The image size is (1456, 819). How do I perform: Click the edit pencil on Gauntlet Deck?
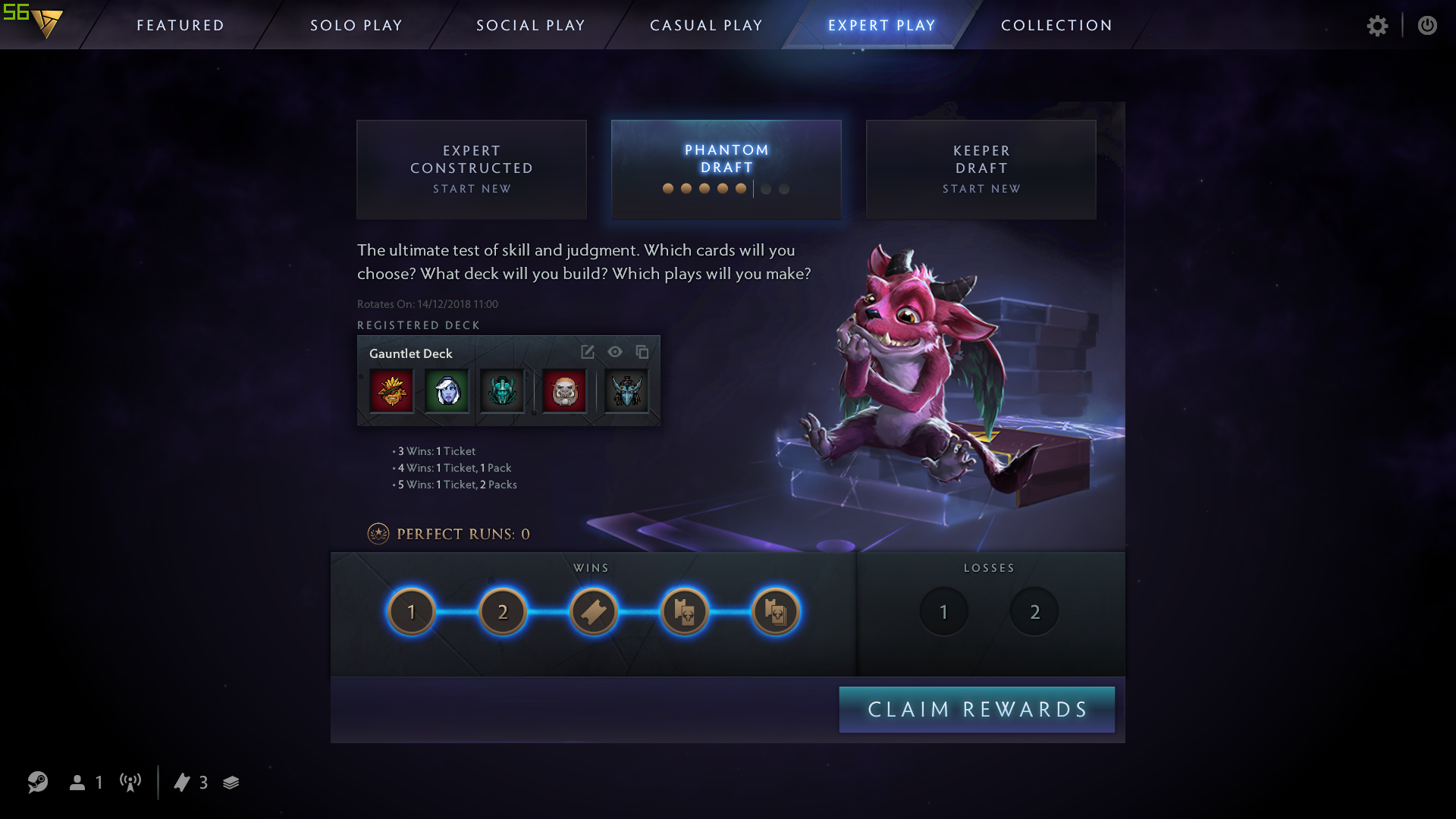pos(587,352)
